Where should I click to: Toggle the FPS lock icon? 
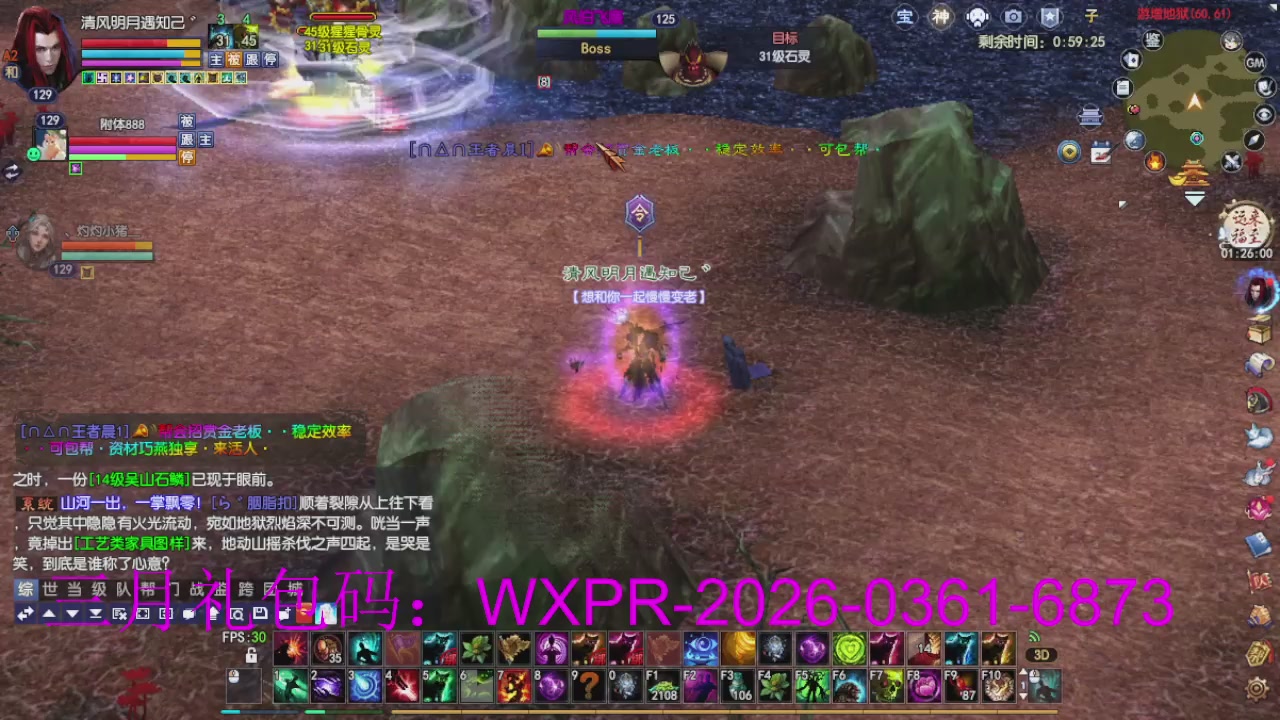click(251, 655)
